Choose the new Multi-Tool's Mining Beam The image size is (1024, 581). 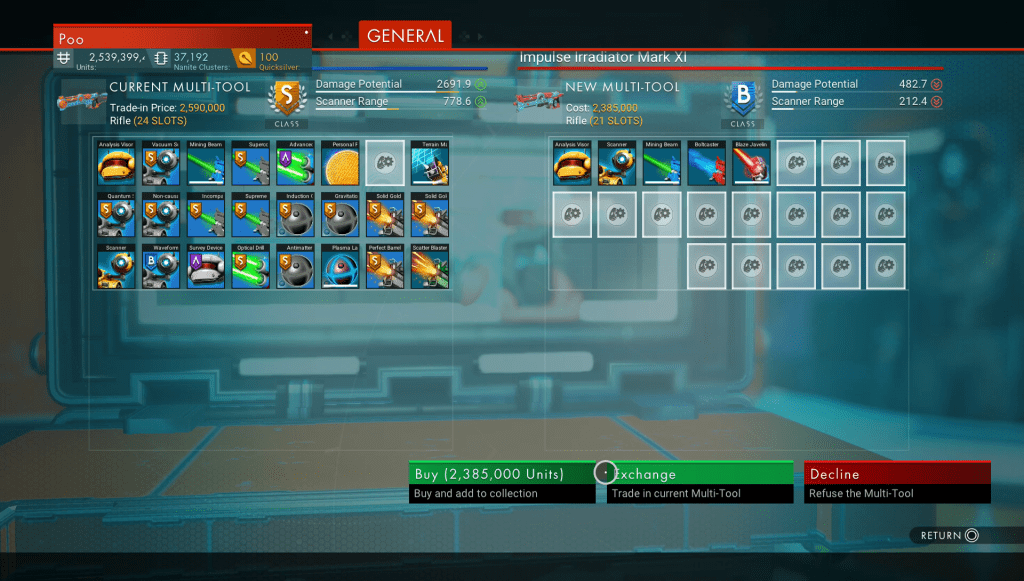pos(662,162)
